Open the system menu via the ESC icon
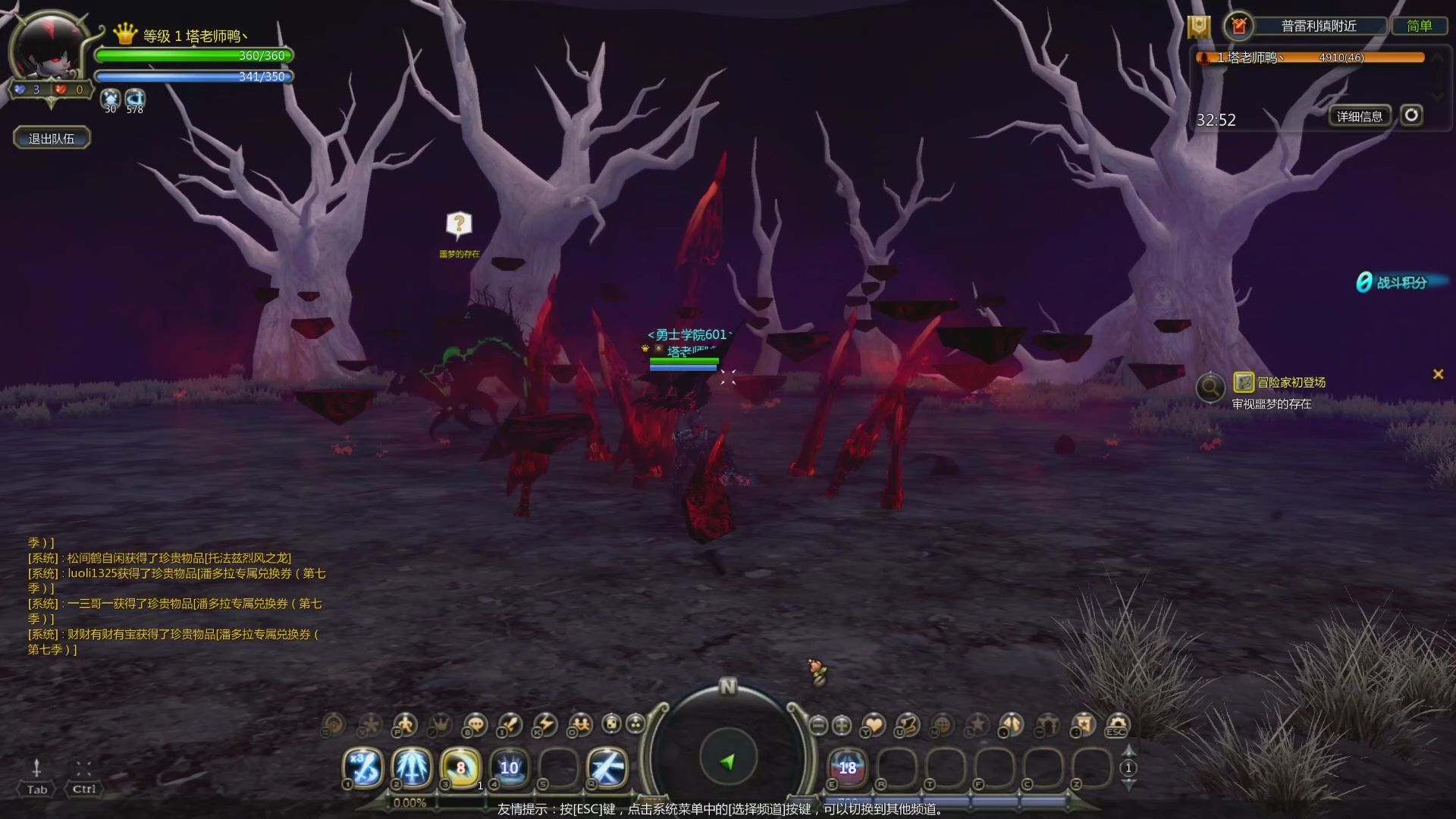 (1117, 725)
